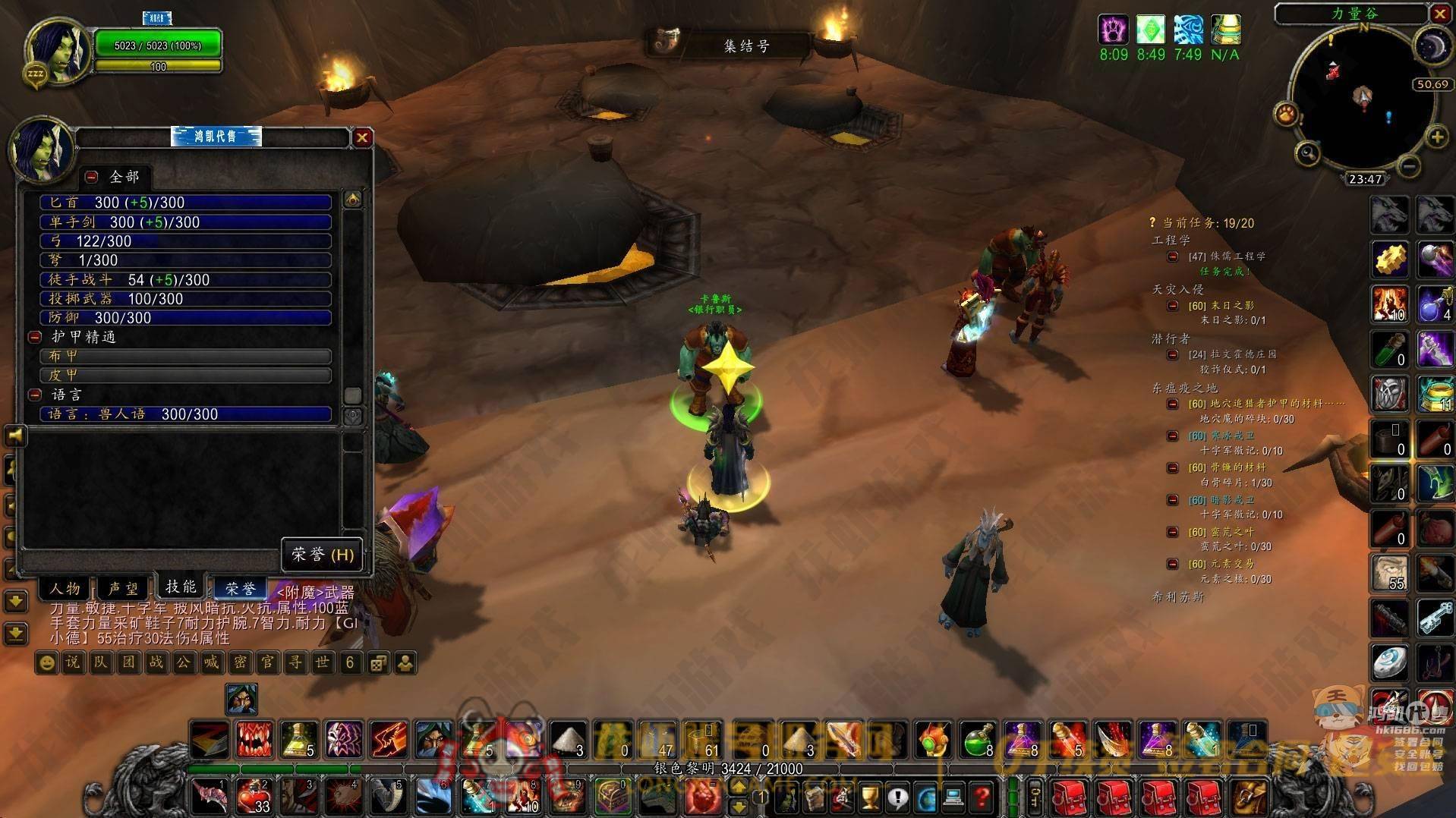
Task: Switch to the 人物 character tab
Action: pos(65,588)
